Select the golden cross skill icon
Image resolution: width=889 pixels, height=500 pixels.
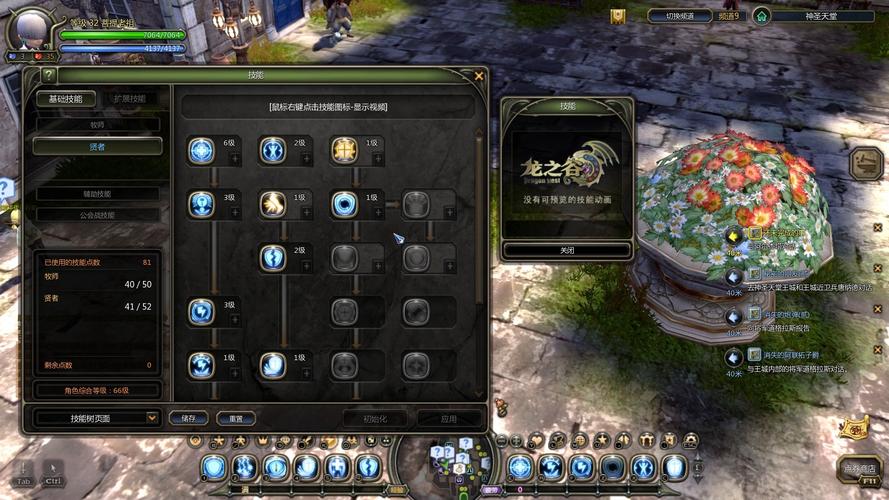coord(344,150)
